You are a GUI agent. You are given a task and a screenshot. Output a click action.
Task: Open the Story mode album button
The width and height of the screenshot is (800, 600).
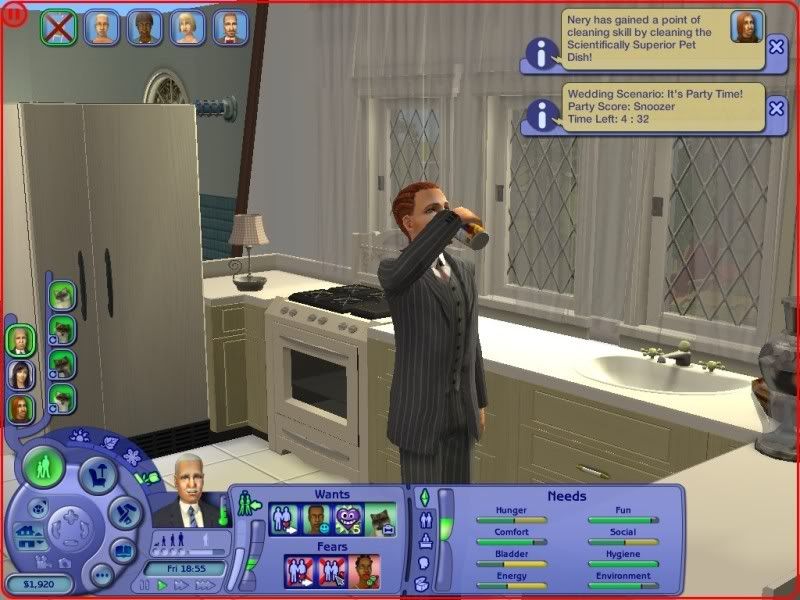tap(121, 550)
